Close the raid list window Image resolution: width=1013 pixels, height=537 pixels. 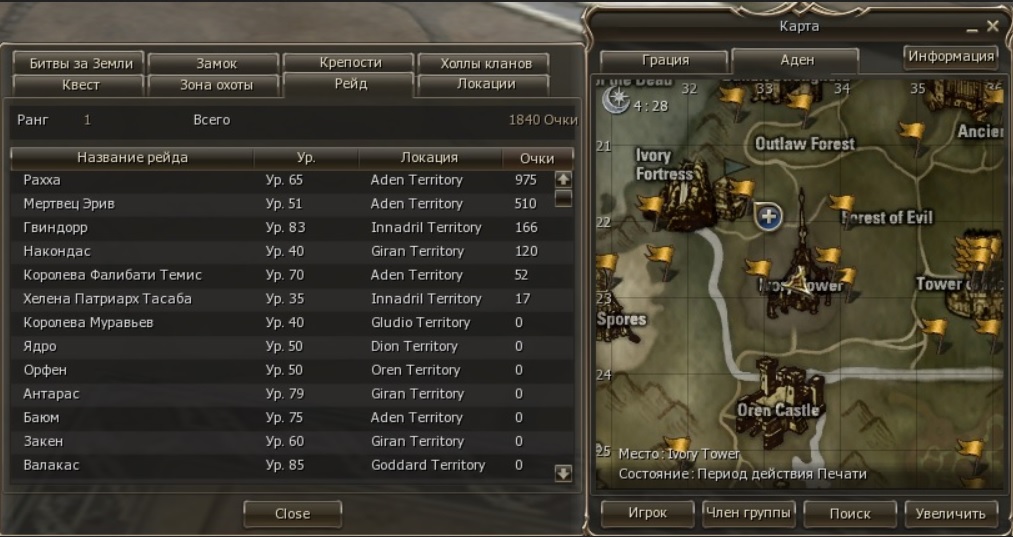point(292,514)
